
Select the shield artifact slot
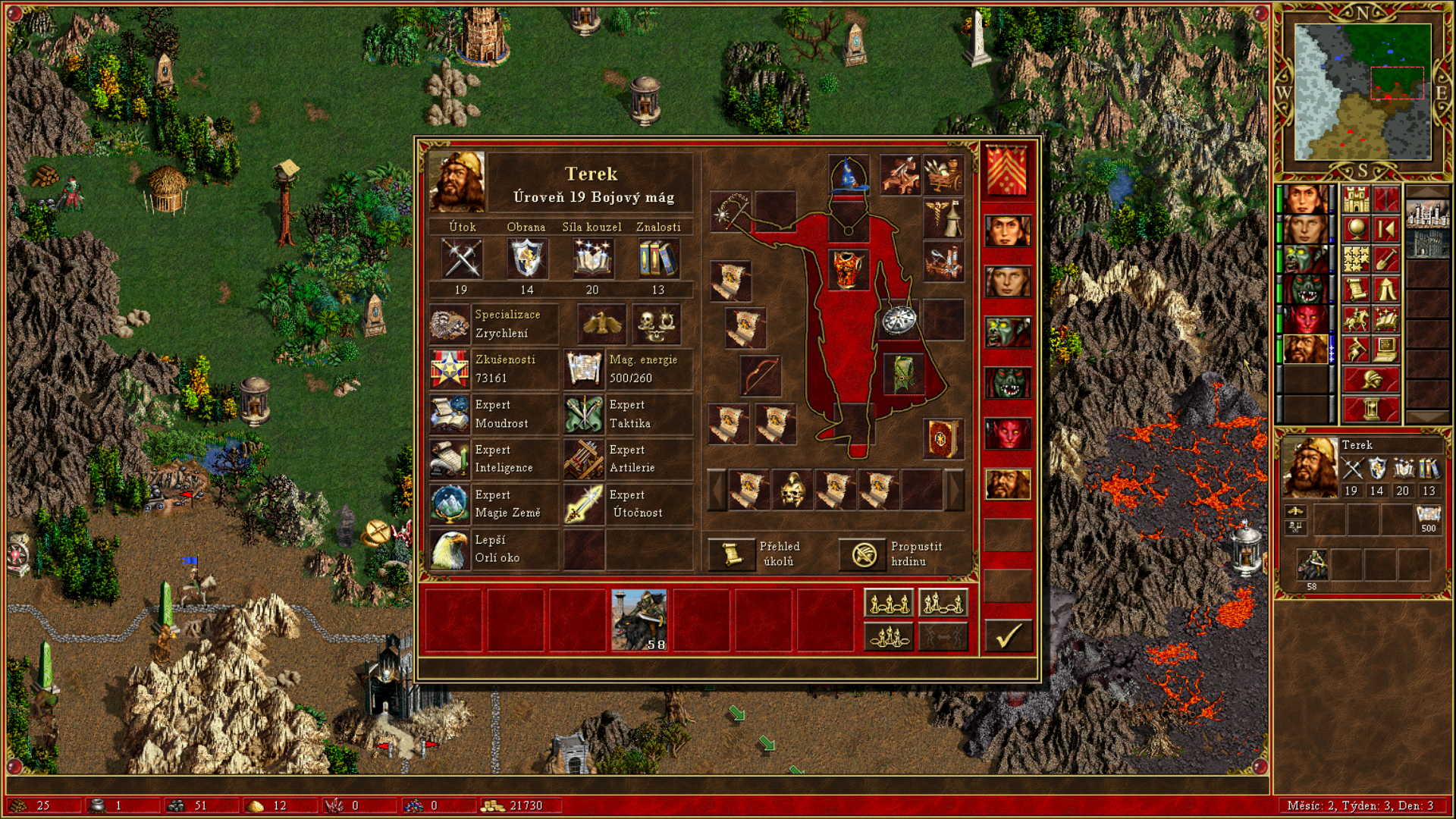coord(899,320)
